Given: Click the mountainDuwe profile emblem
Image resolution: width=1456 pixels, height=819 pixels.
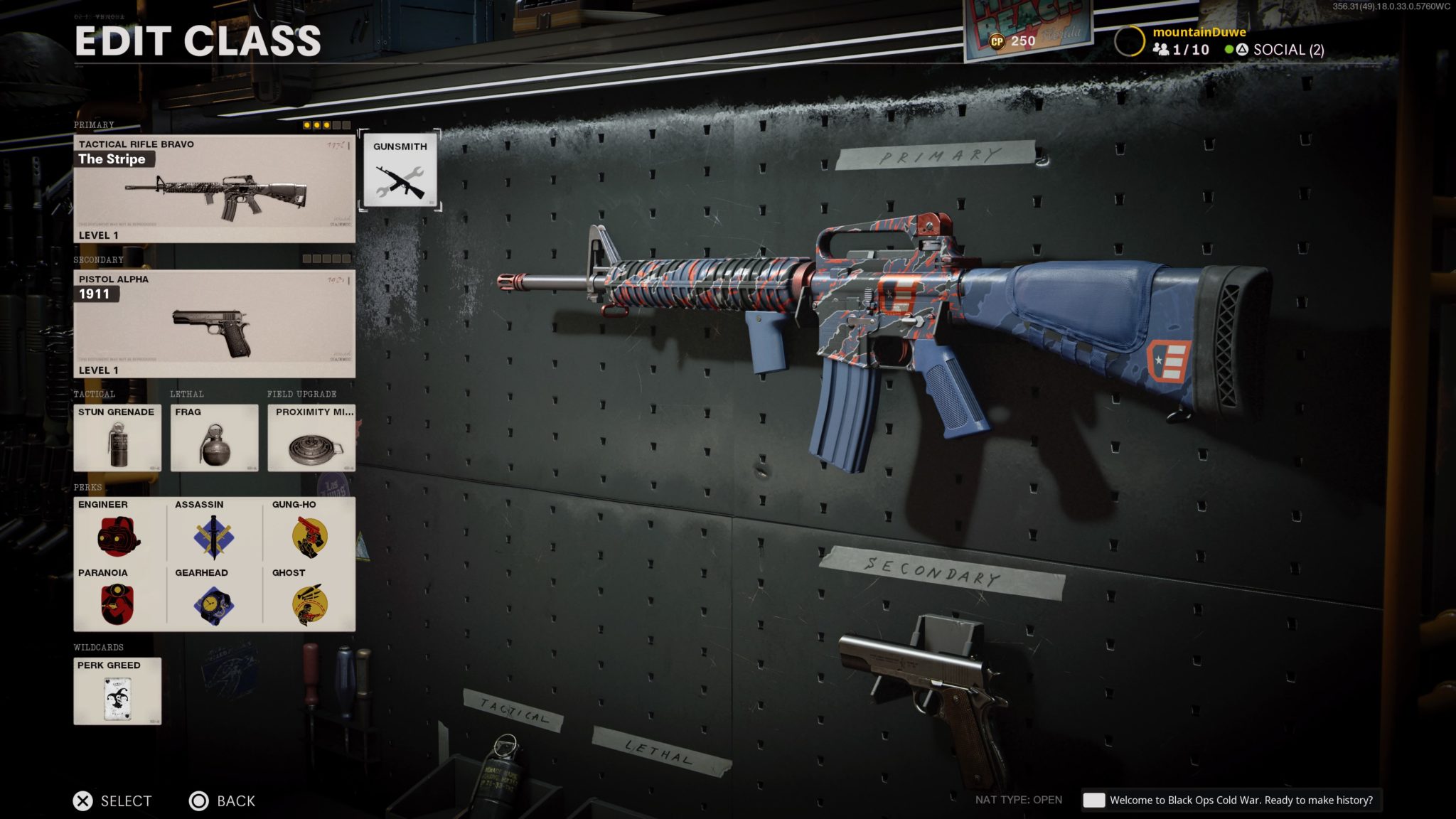Looking at the screenshot, I should point(1129,39).
